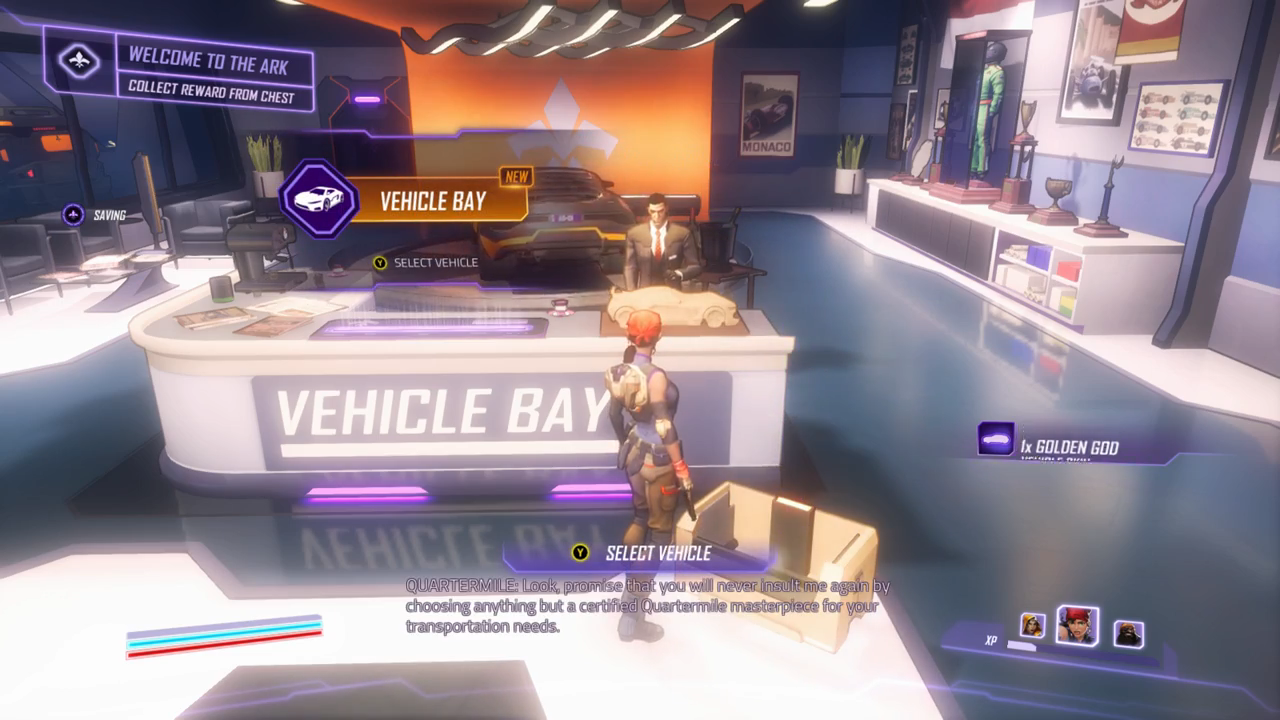Choose the bearded agent portrait
The width and height of the screenshot is (1280, 720).
coord(1128,633)
